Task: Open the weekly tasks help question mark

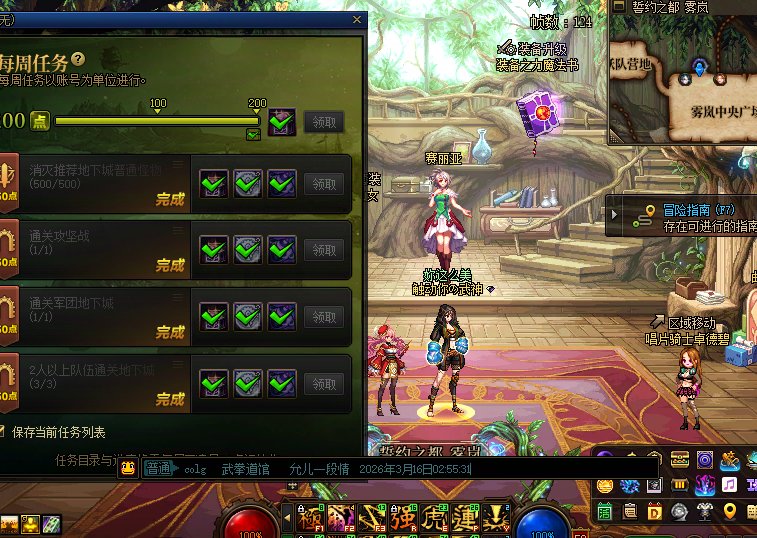Action: tap(77, 60)
